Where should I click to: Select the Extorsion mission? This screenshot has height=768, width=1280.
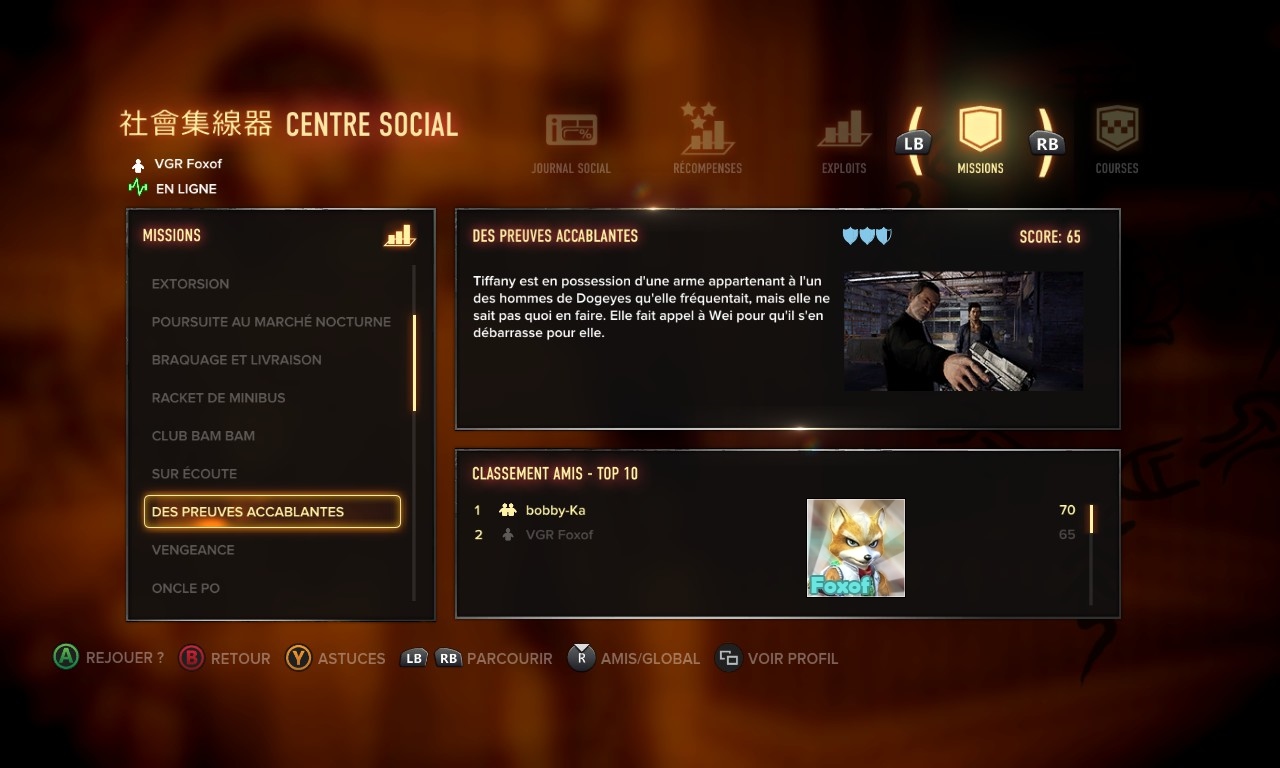click(x=191, y=284)
